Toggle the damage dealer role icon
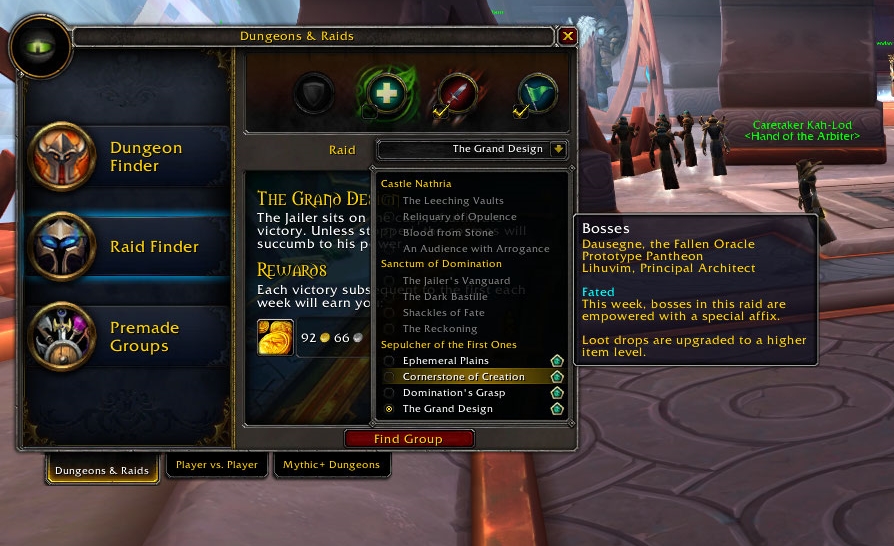894x546 pixels. click(453, 95)
